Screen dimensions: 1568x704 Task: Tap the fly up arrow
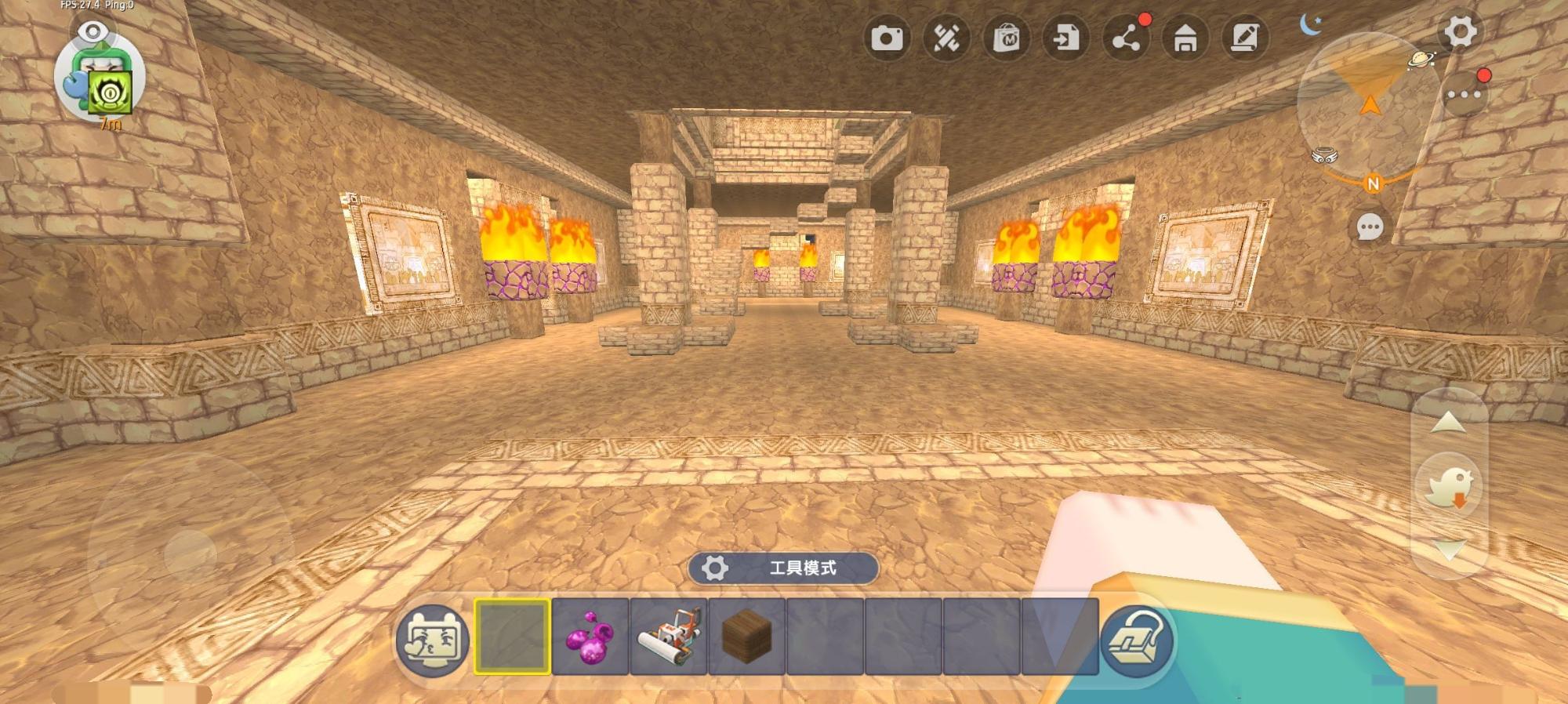coord(1448,423)
